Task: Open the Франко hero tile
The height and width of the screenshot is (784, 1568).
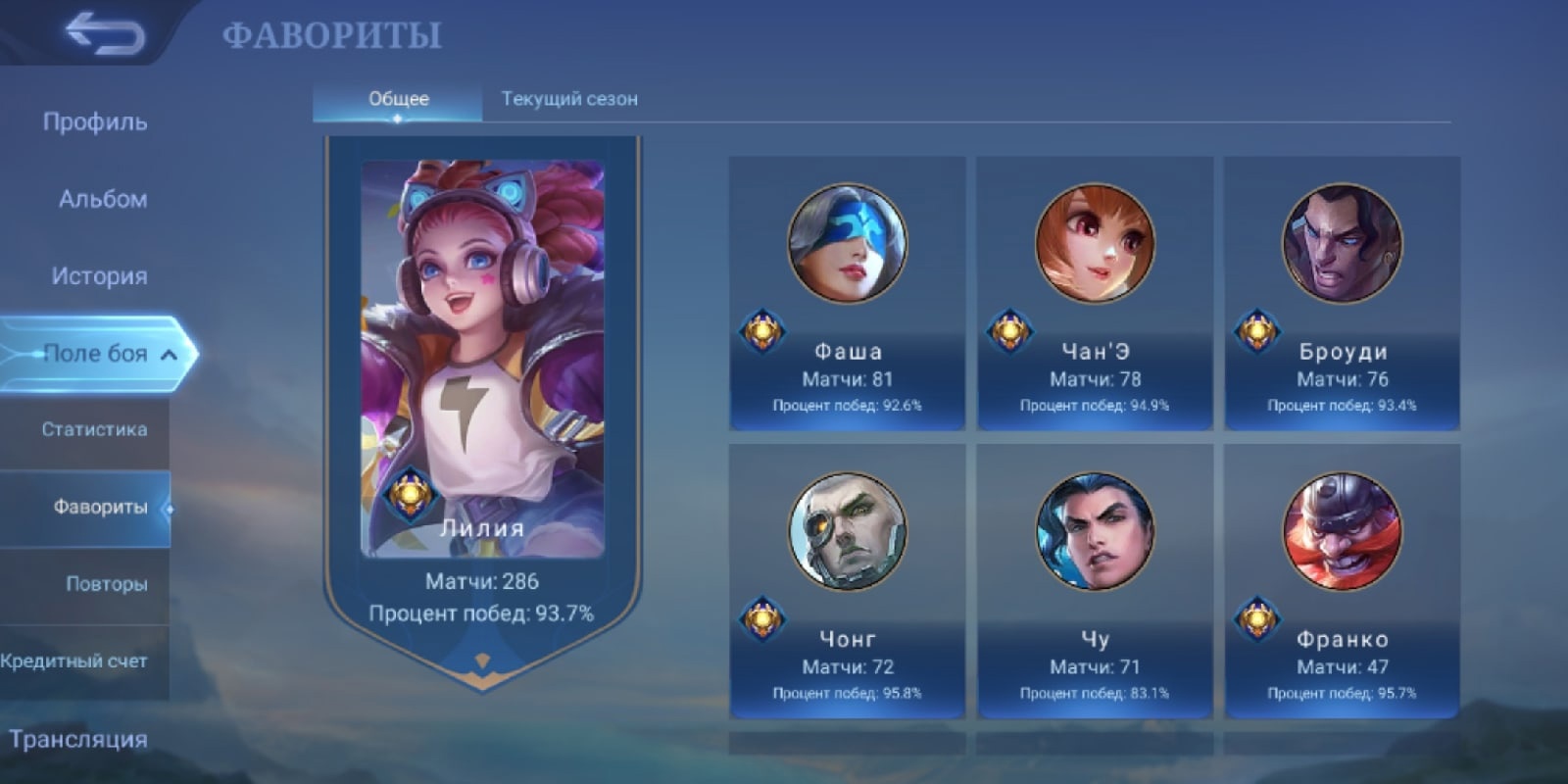Action: tap(1342, 581)
